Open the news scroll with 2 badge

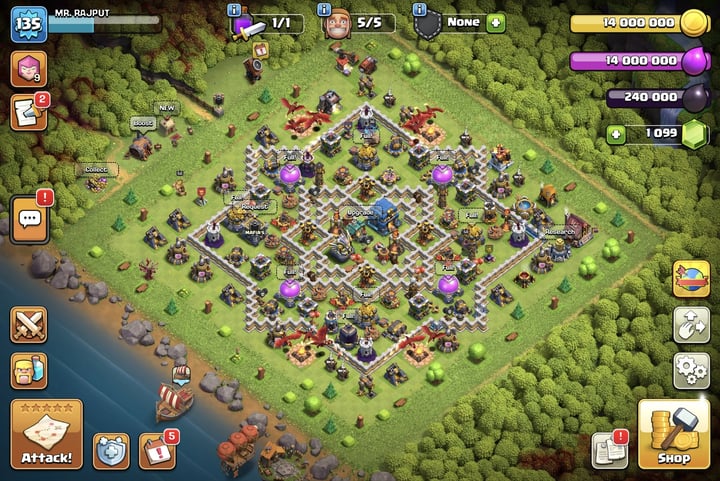(29, 112)
